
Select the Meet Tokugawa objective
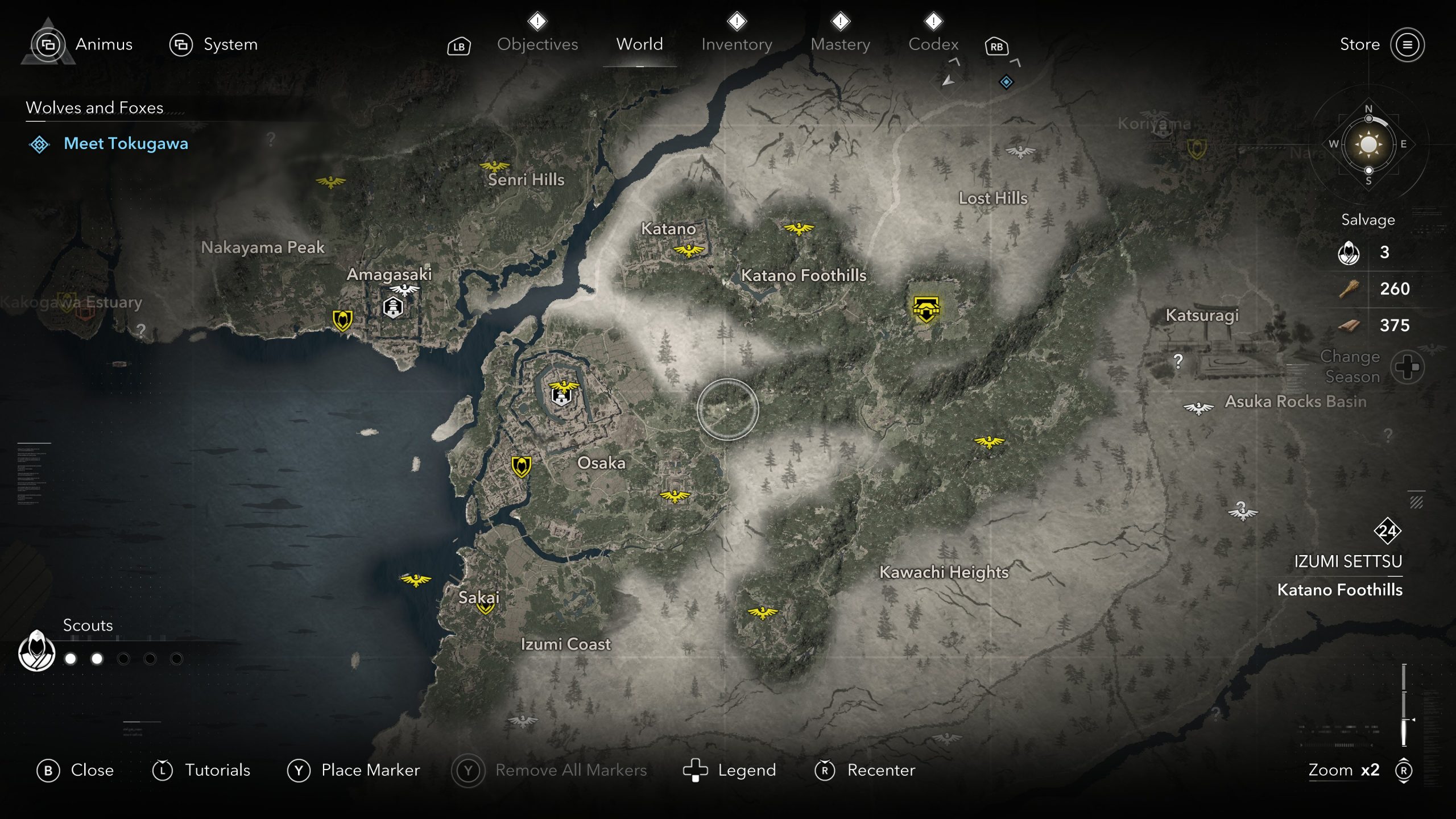point(126,144)
